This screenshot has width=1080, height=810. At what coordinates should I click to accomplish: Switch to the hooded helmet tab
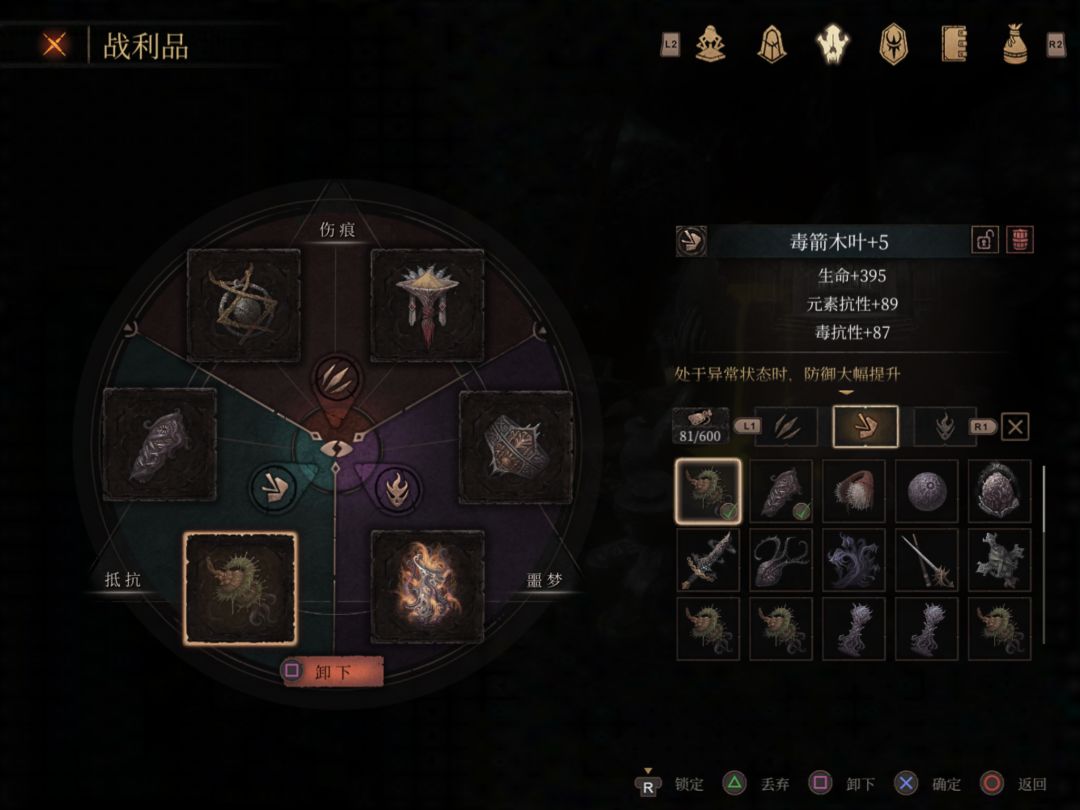[x=771, y=44]
